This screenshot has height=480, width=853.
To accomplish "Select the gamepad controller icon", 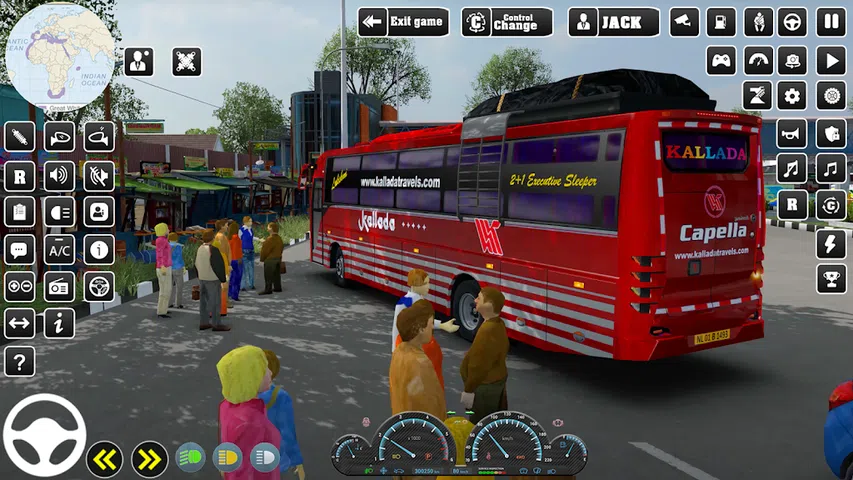I will point(721,60).
